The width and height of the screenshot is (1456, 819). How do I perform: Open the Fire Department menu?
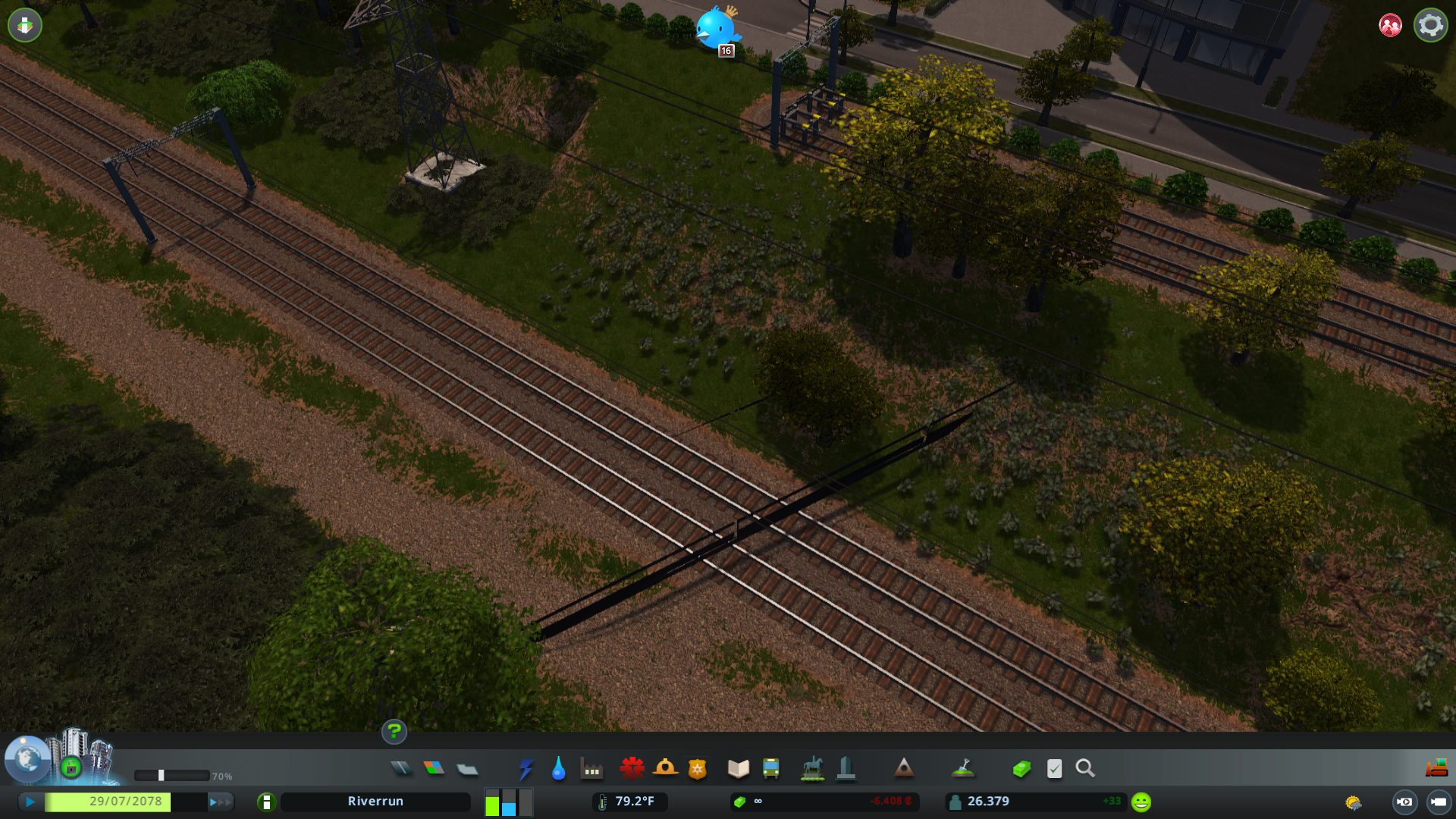[x=666, y=769]
